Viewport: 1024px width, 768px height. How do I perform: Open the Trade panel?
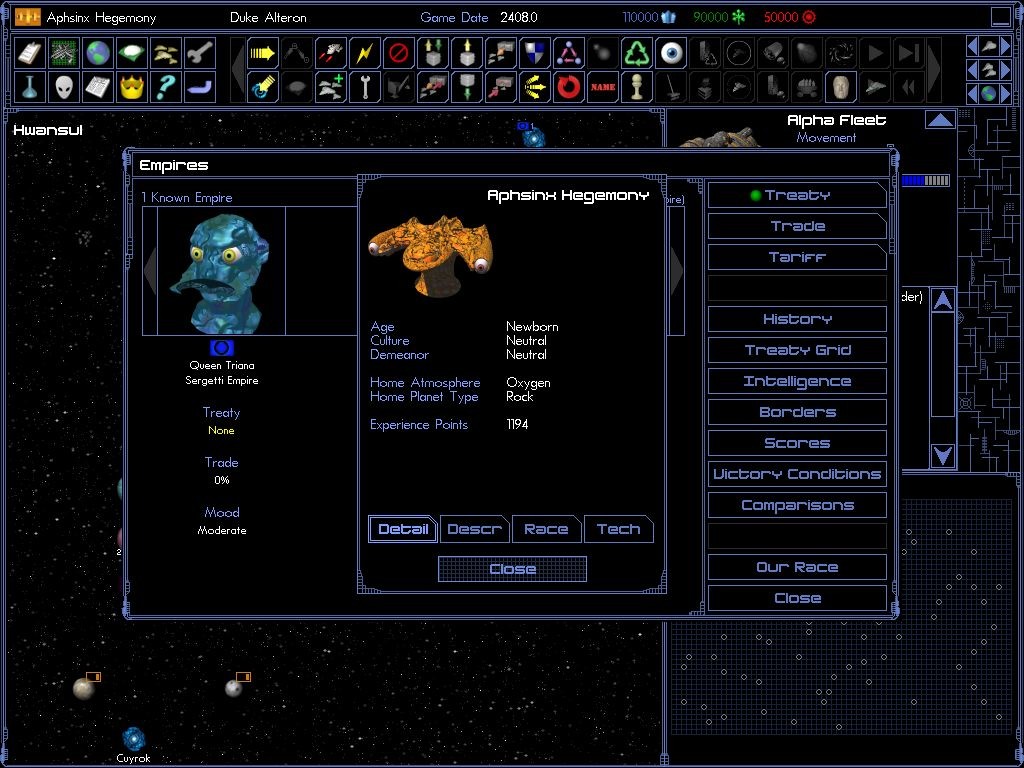[x=797, y=226]
